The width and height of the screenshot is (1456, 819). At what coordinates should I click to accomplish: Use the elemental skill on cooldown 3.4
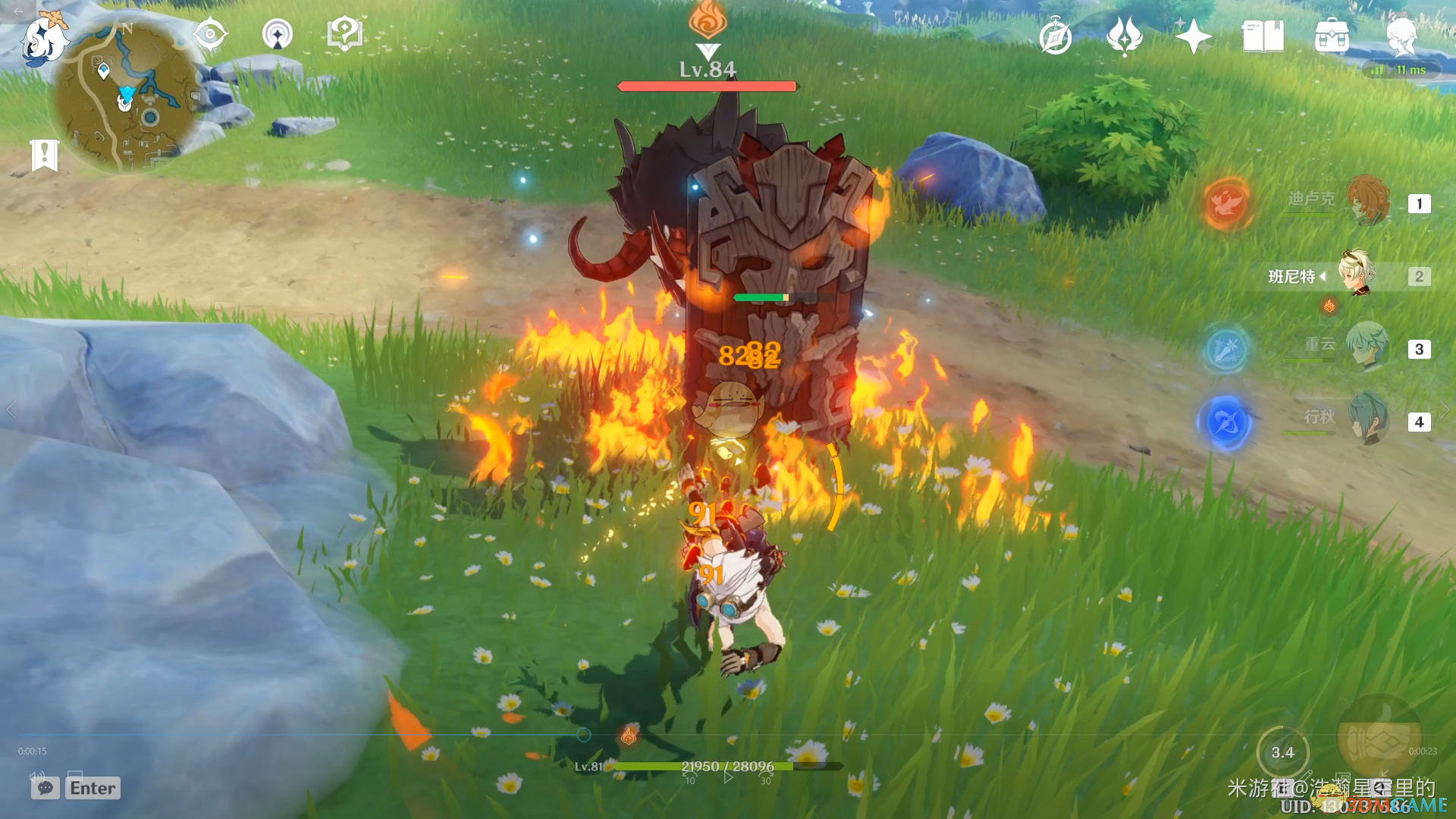(x=1282, y=752)
